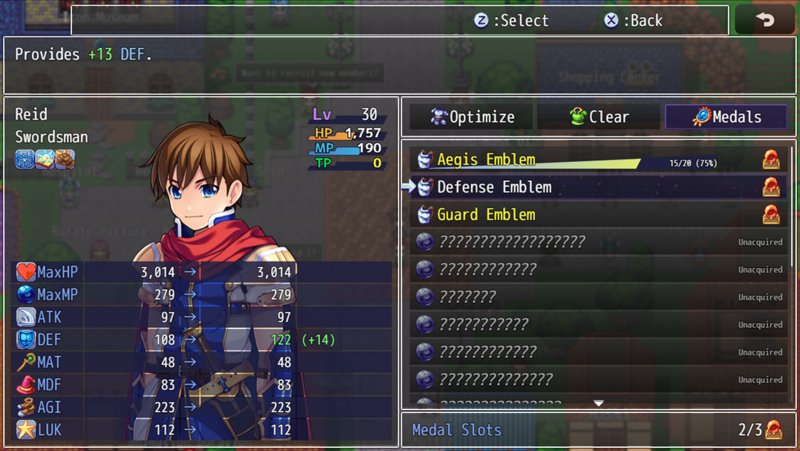
Task: Tap the Back prompt in top bar
Action: click(633, 20)
